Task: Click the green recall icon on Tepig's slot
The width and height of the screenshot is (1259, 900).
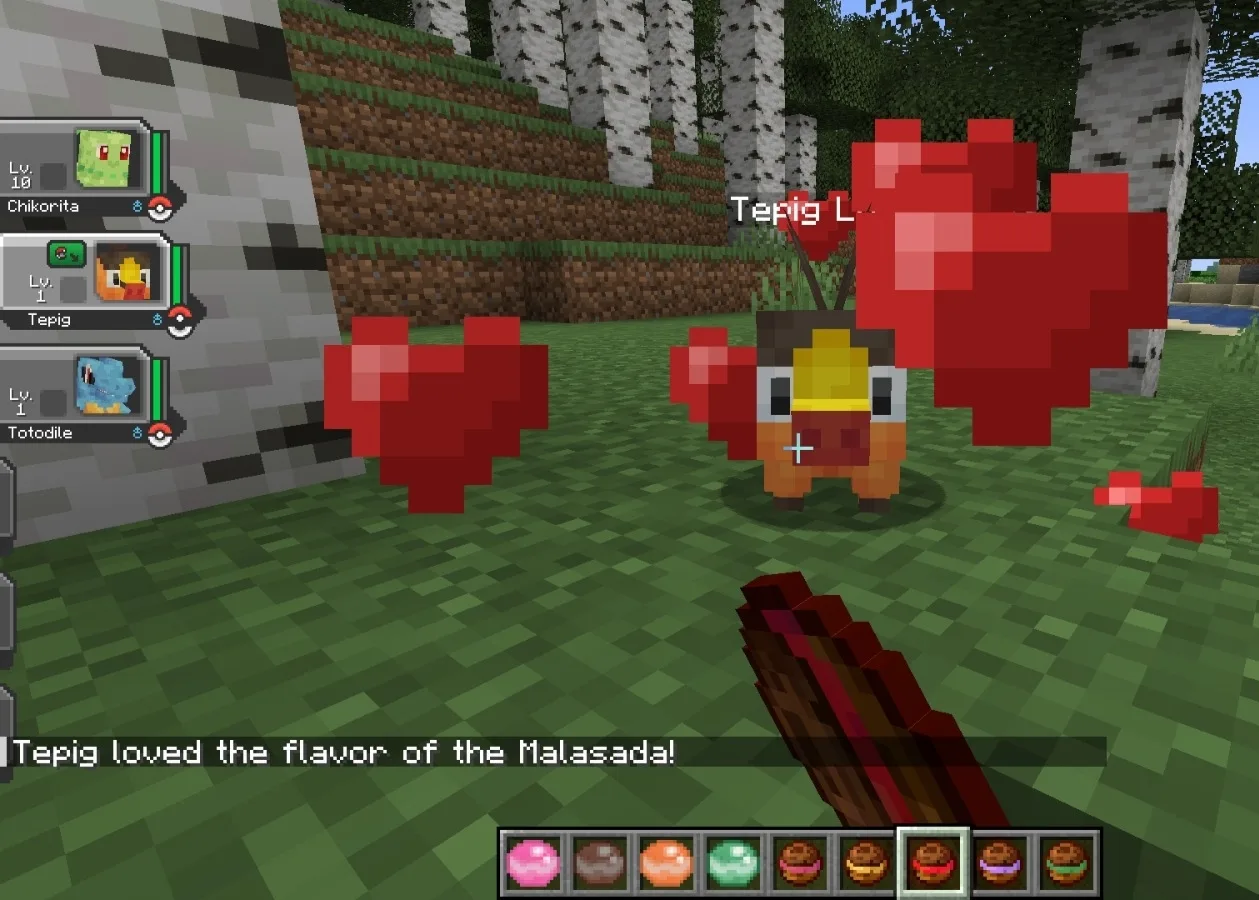Action: [66, 254]
